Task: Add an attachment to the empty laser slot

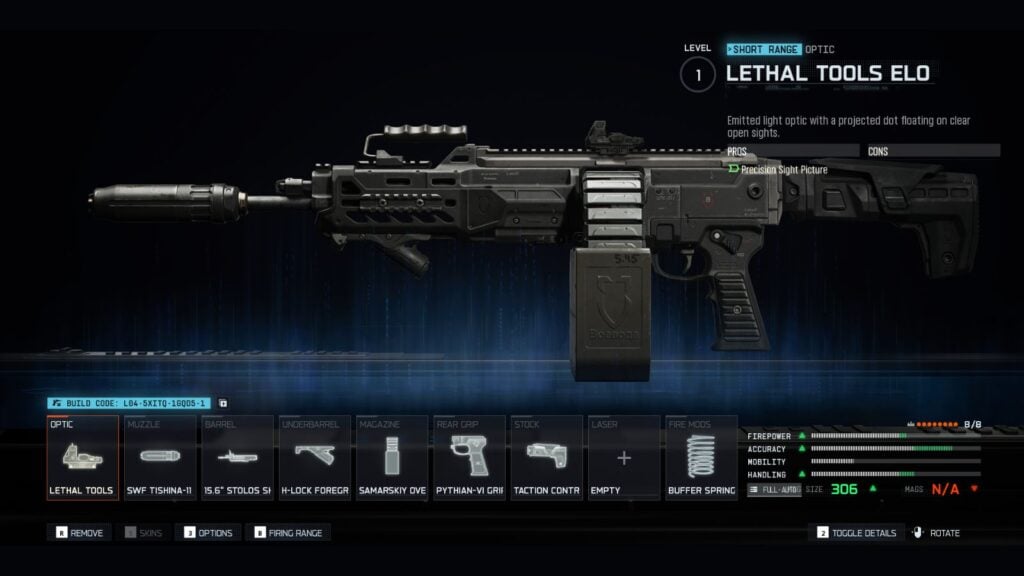Action: (x=624, y=458)
